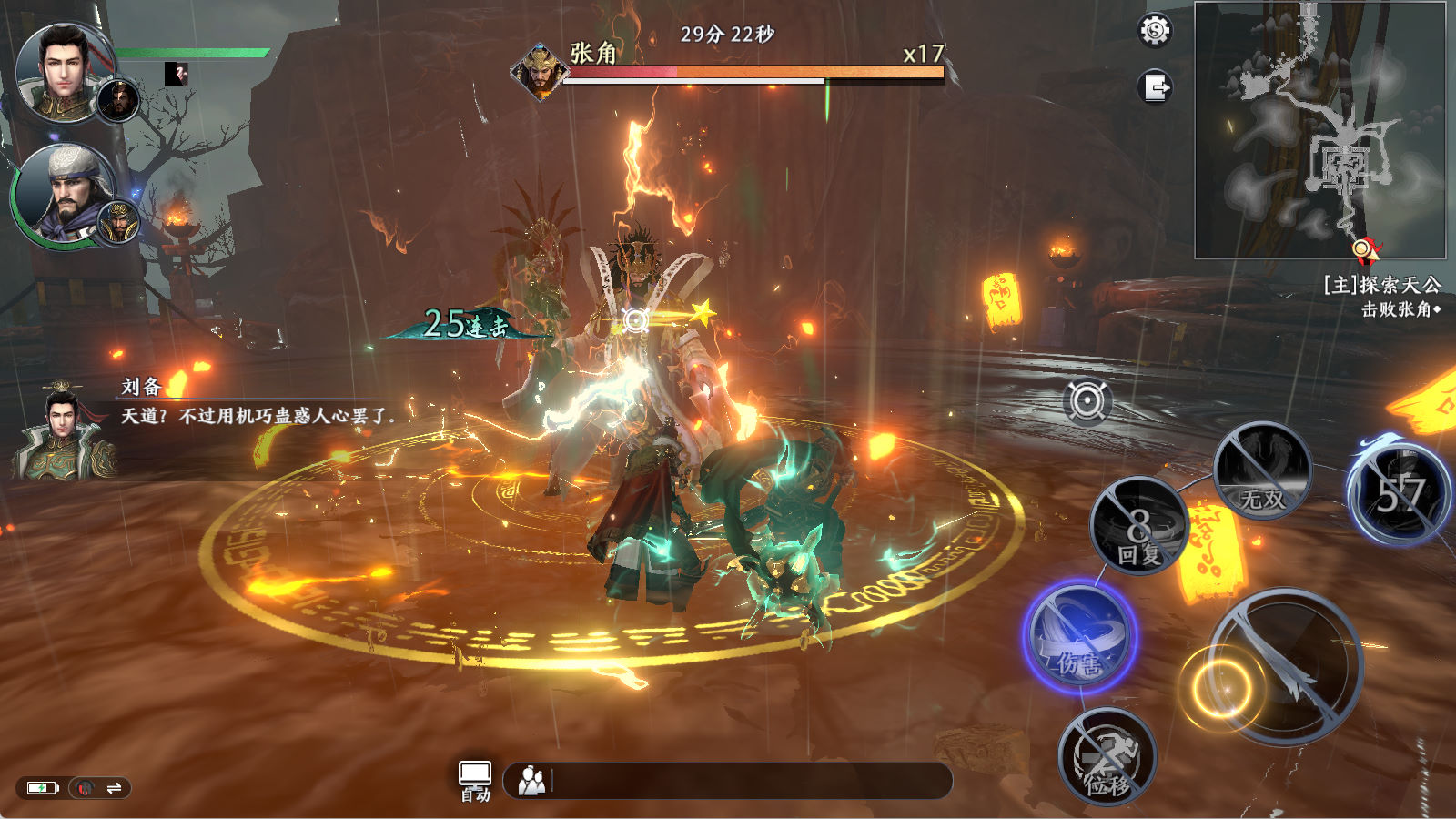The width and height of the screenshot is (1456, 819).
Task: Select the active leader character portrait
Action: (64, 73)
